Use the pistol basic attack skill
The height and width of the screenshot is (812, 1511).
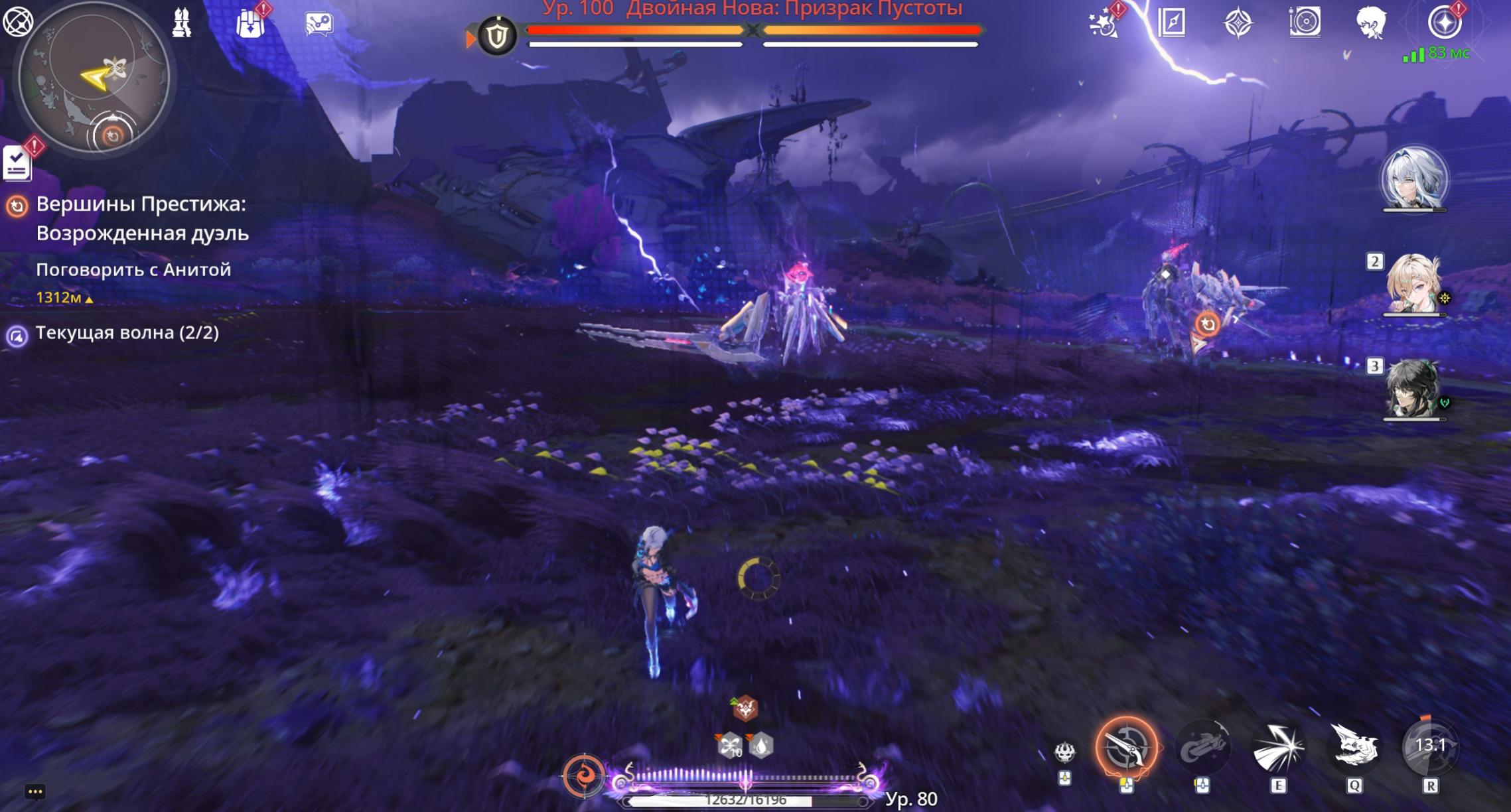[1126, 748]
